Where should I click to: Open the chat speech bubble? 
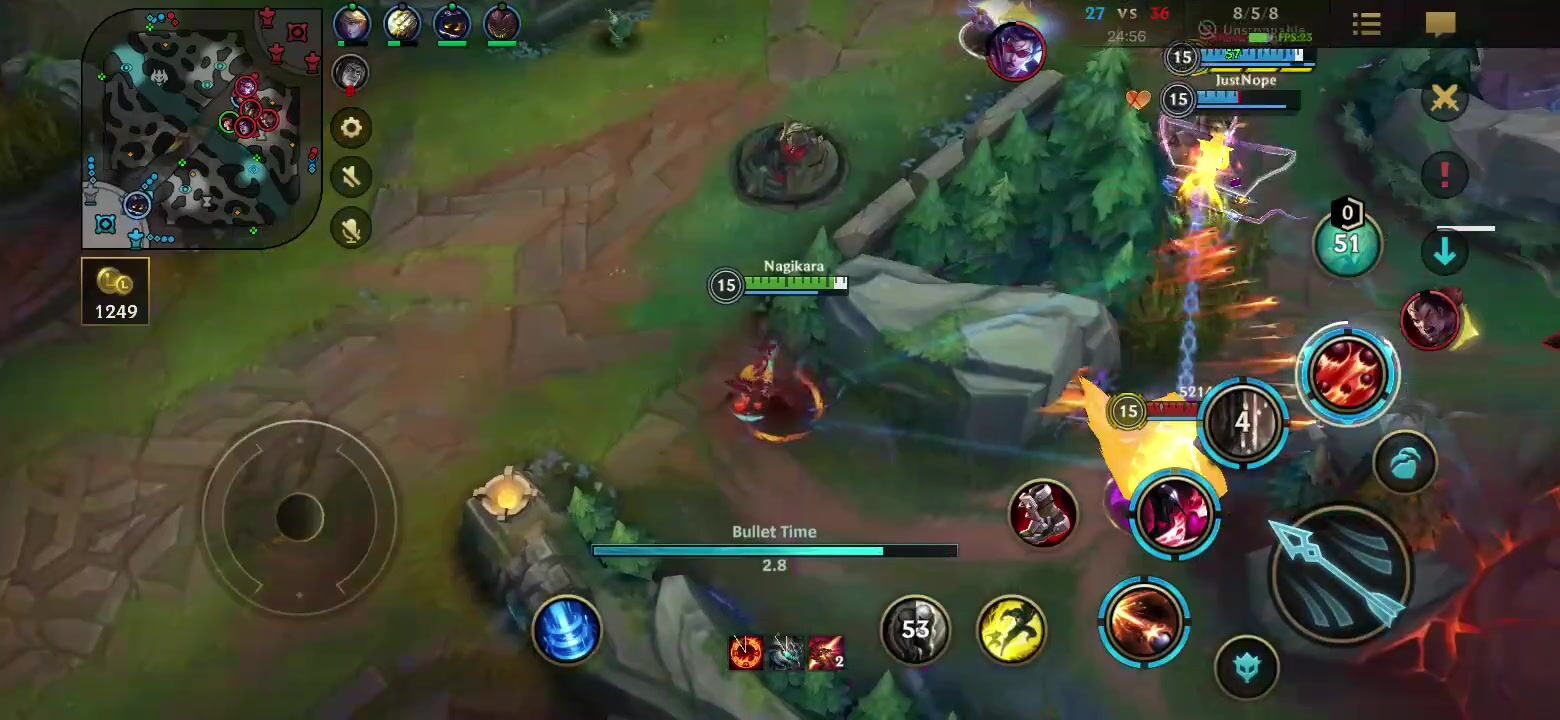[1440, 24]
